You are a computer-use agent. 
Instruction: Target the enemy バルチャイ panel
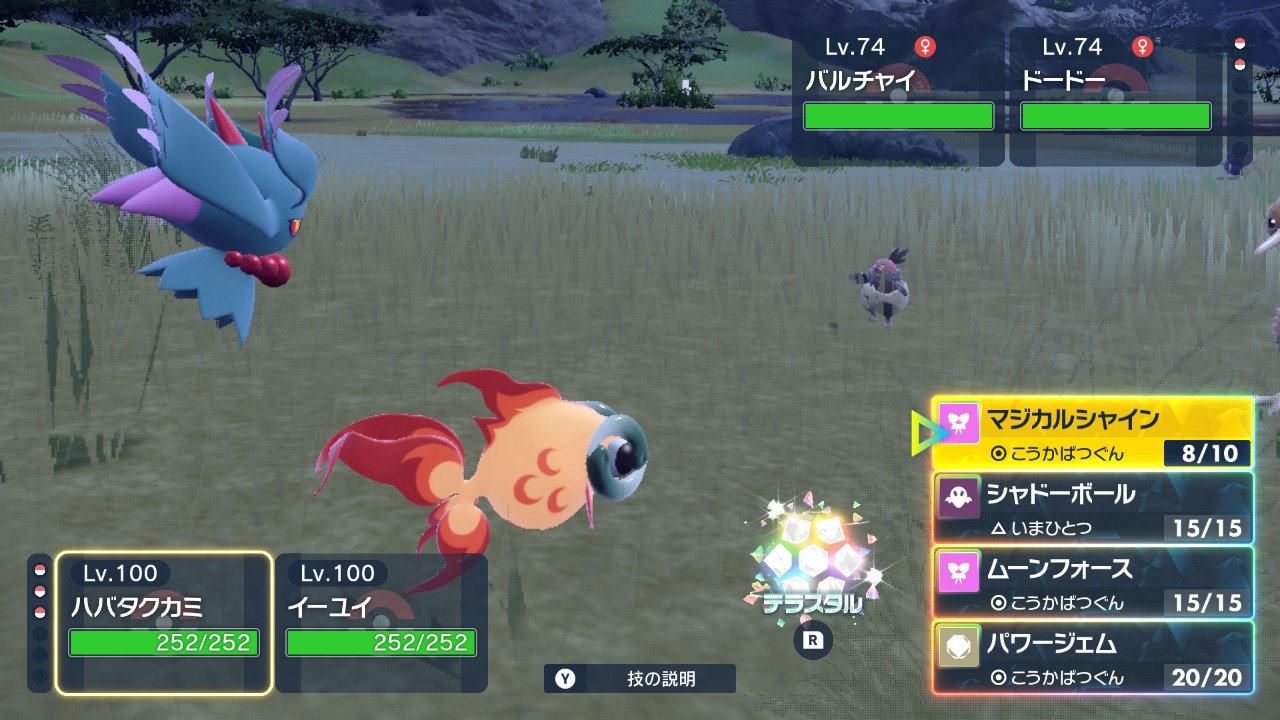pyautogui.click(x=899, y=96)
